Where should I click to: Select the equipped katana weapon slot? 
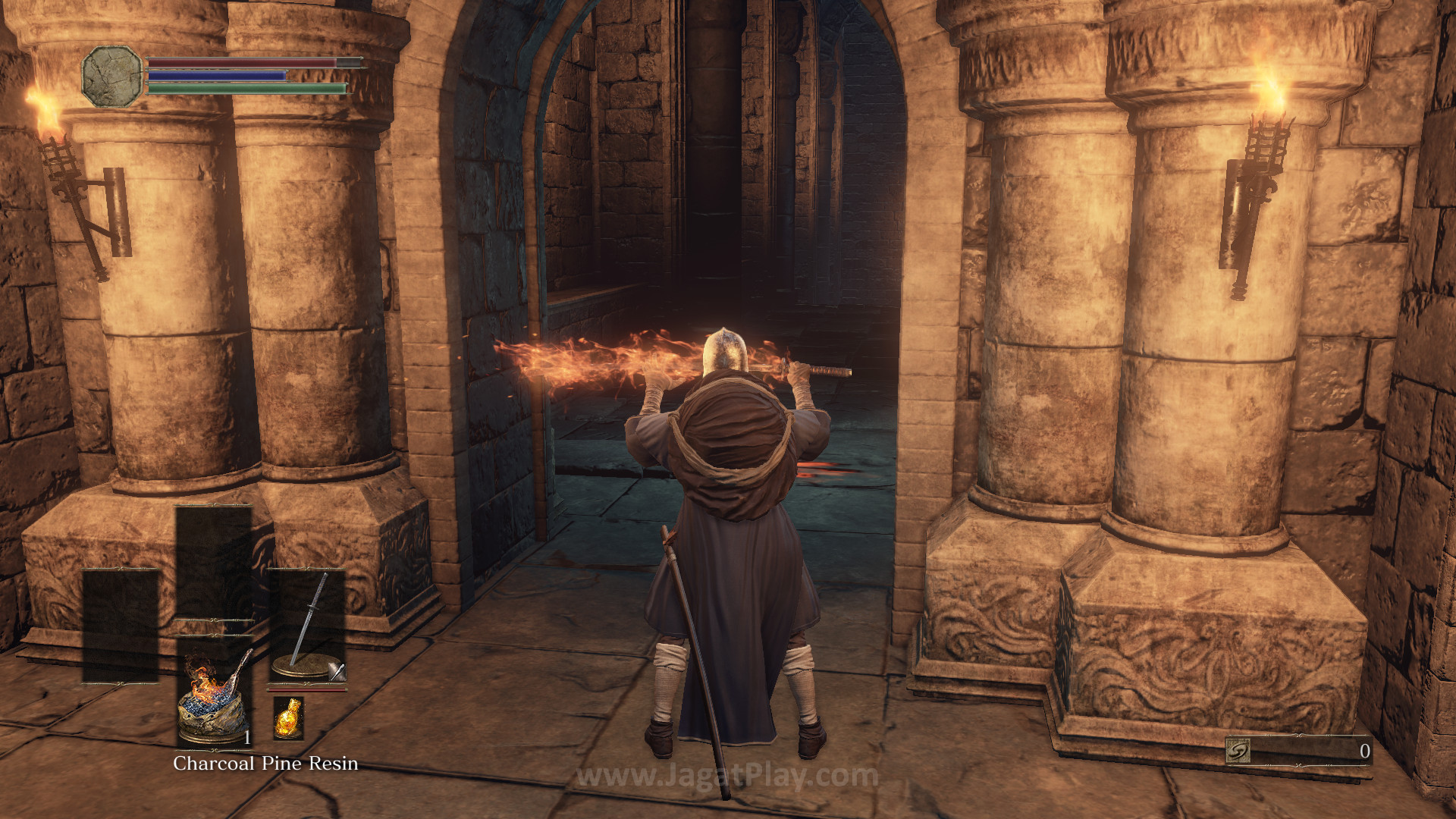(306, 626)
